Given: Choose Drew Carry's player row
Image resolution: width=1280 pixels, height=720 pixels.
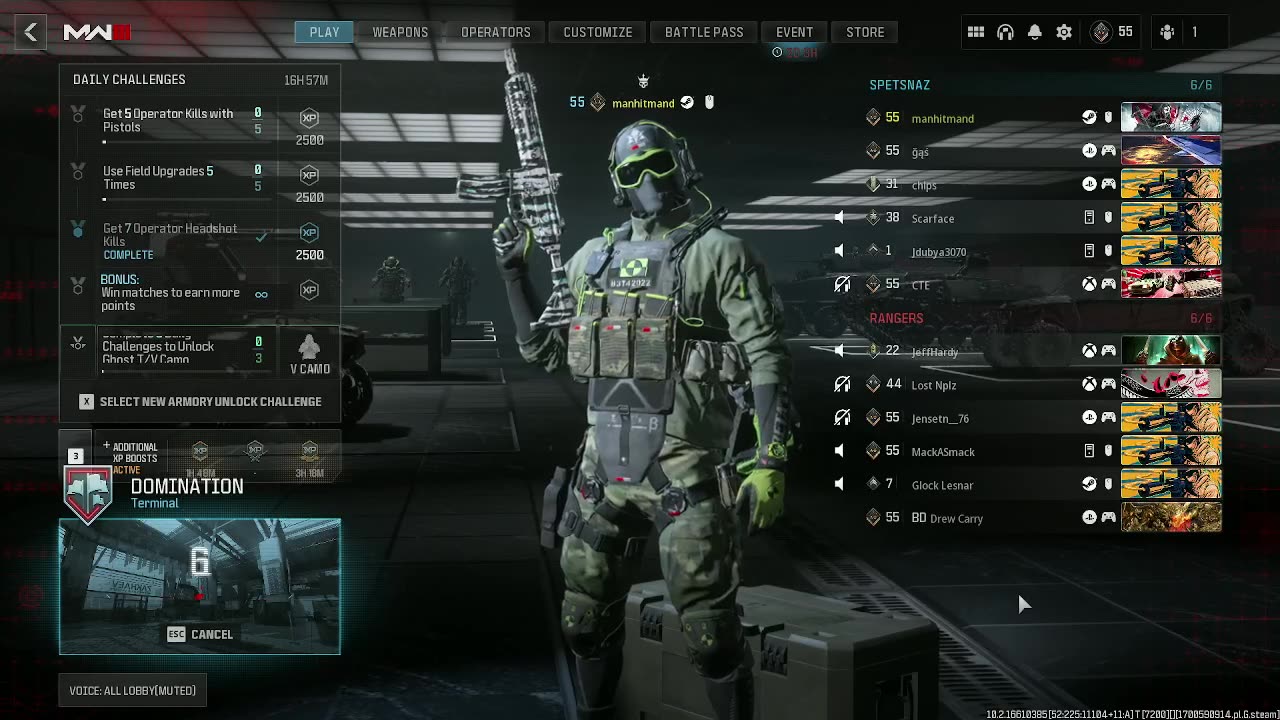Looking at the screenshot, I should [x=956, y=518].
